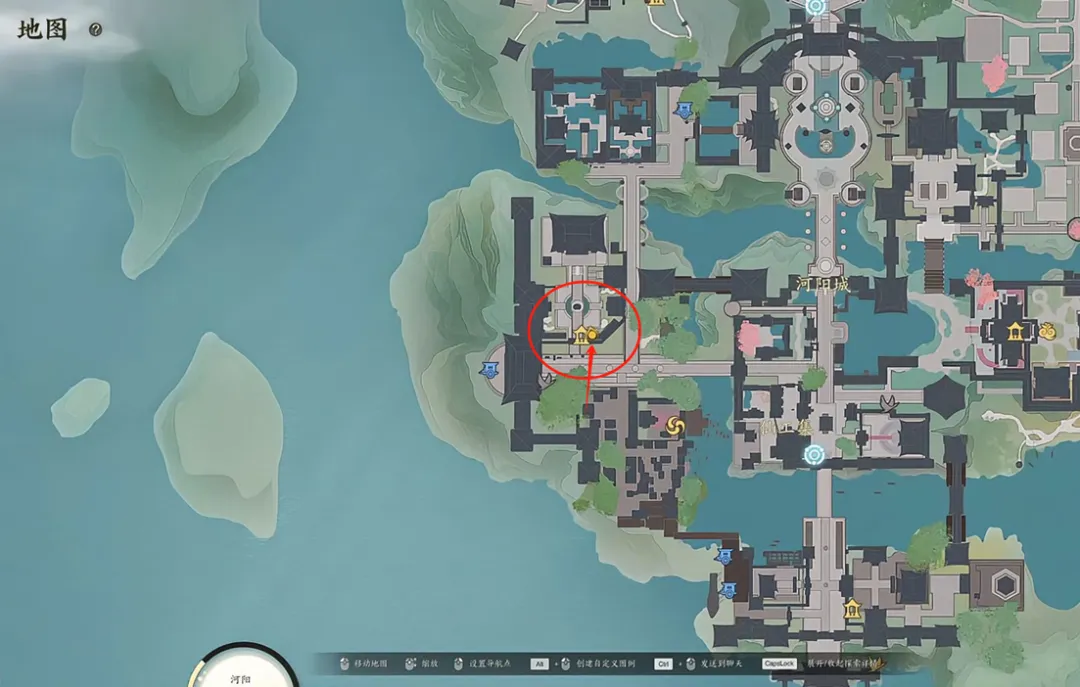Select the circled yellow pavilion marker
The width and height of the screenshot is (1080, 687).
(579, 336)
